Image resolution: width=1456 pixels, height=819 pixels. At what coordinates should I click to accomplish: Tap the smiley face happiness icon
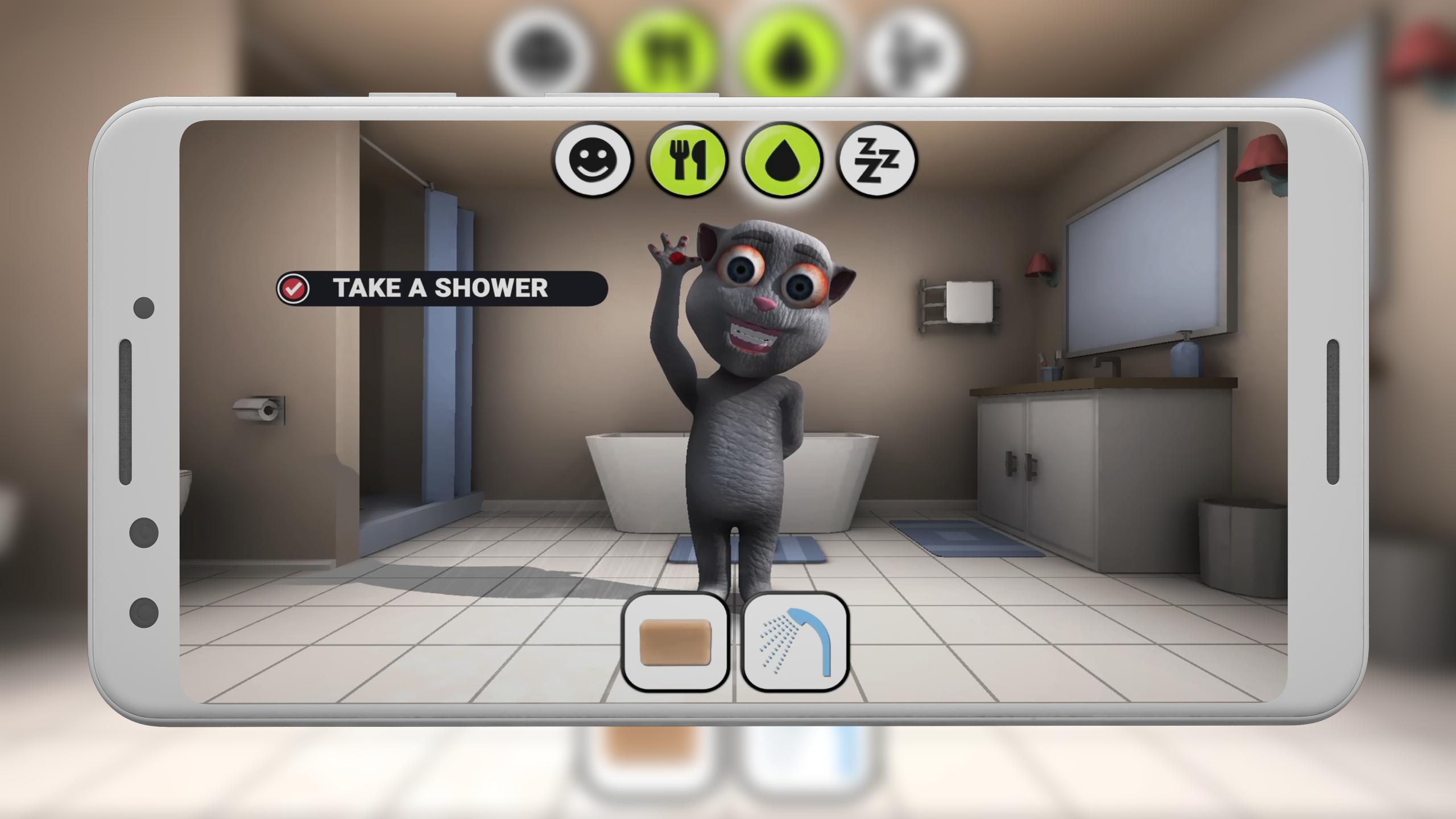pos(593,160)
